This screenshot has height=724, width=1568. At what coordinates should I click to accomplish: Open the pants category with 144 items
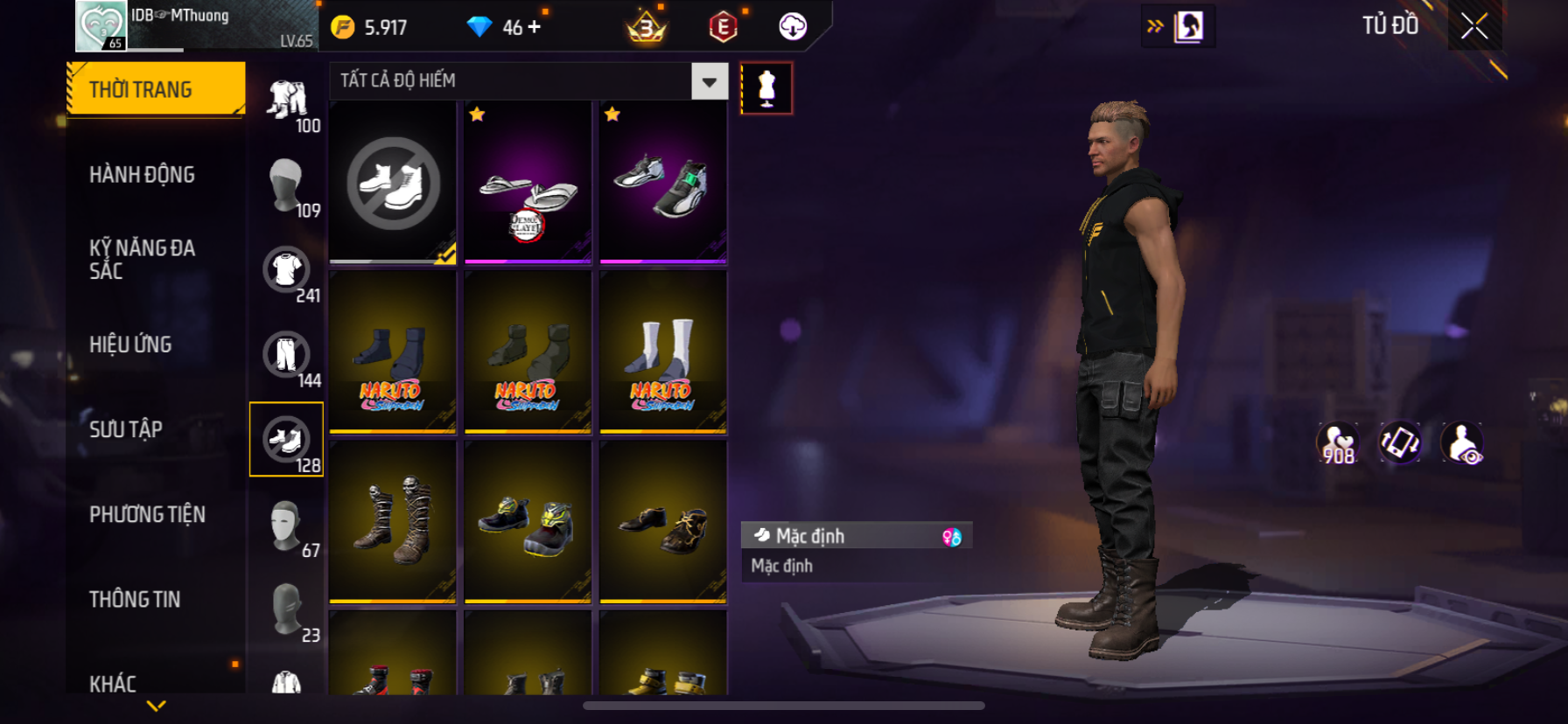(x=287, y=355)
